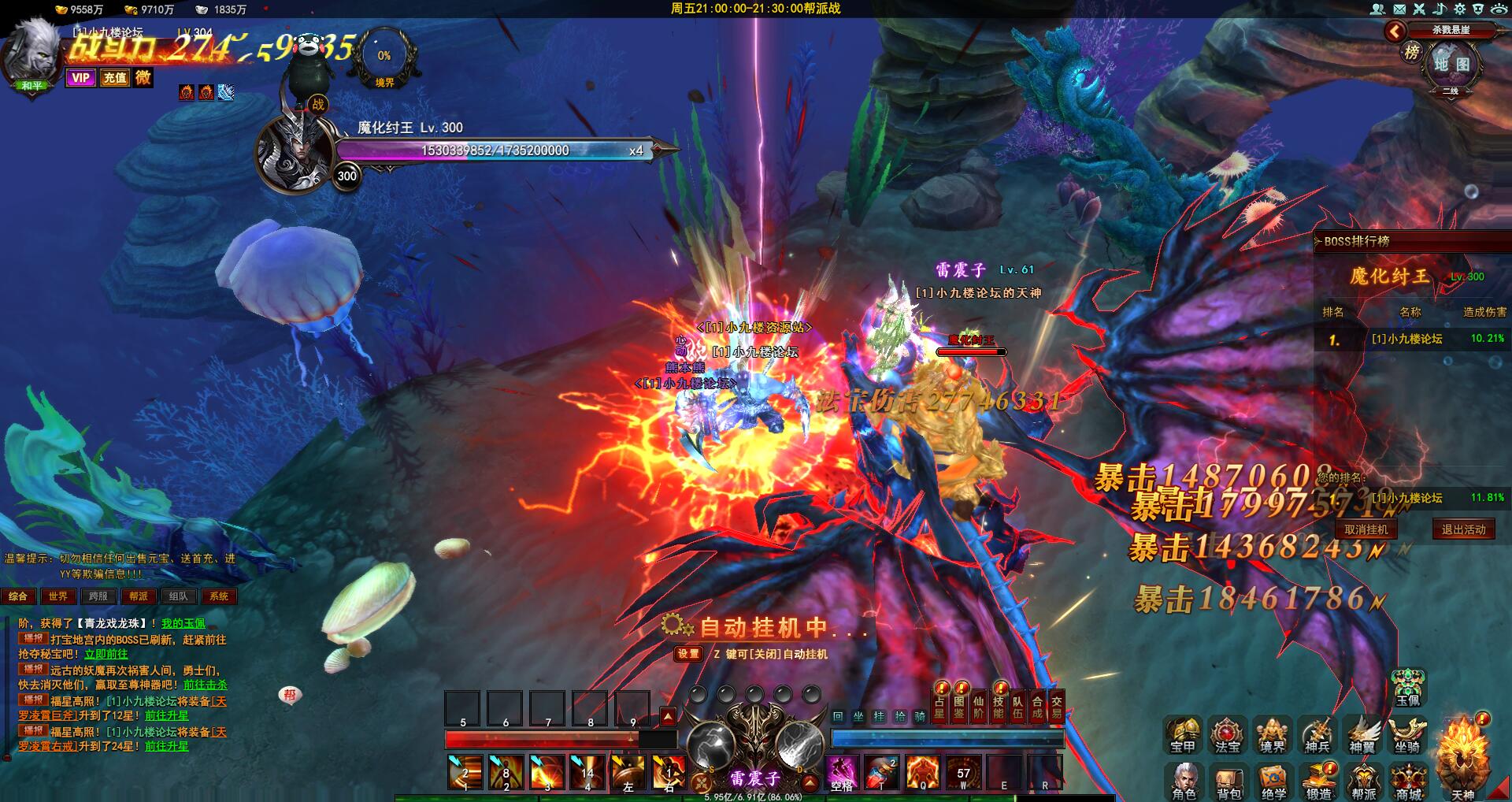Leave the event via 退出活动
Screen dimensions: 1512x802
(x=1463, y=529)
